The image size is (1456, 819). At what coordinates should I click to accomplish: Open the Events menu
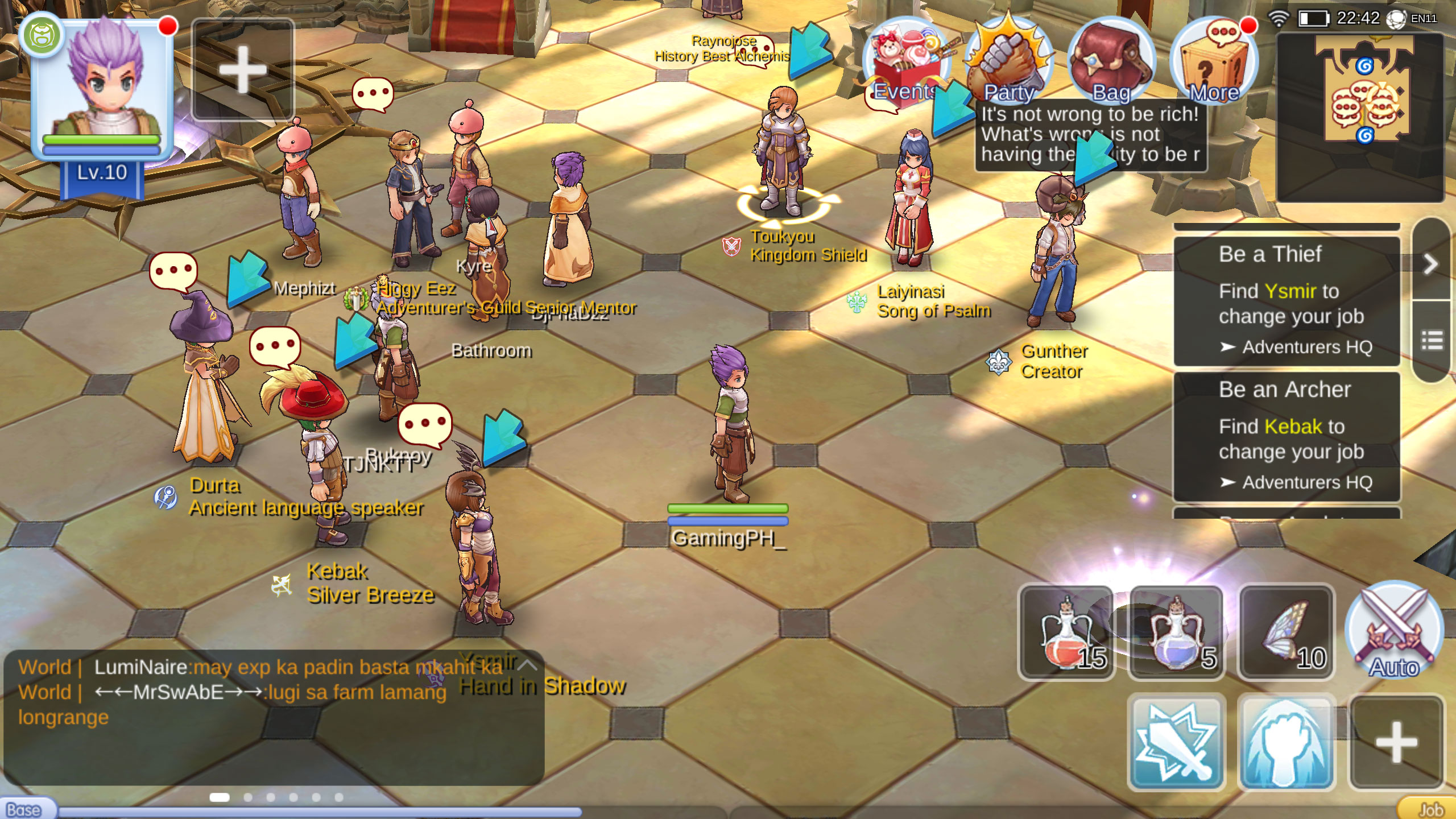click(905, 61)
